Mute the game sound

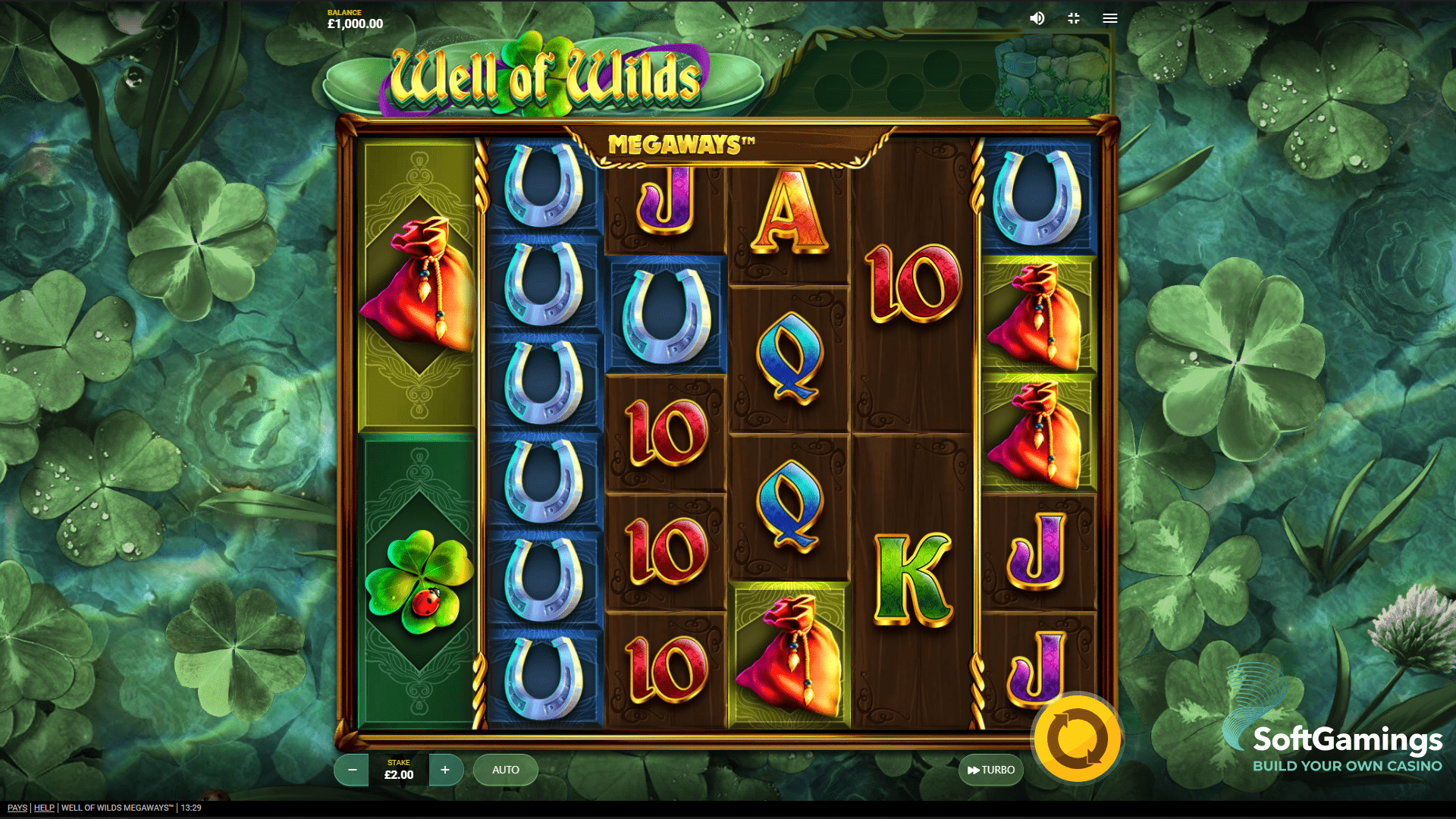click(1037, 18)
